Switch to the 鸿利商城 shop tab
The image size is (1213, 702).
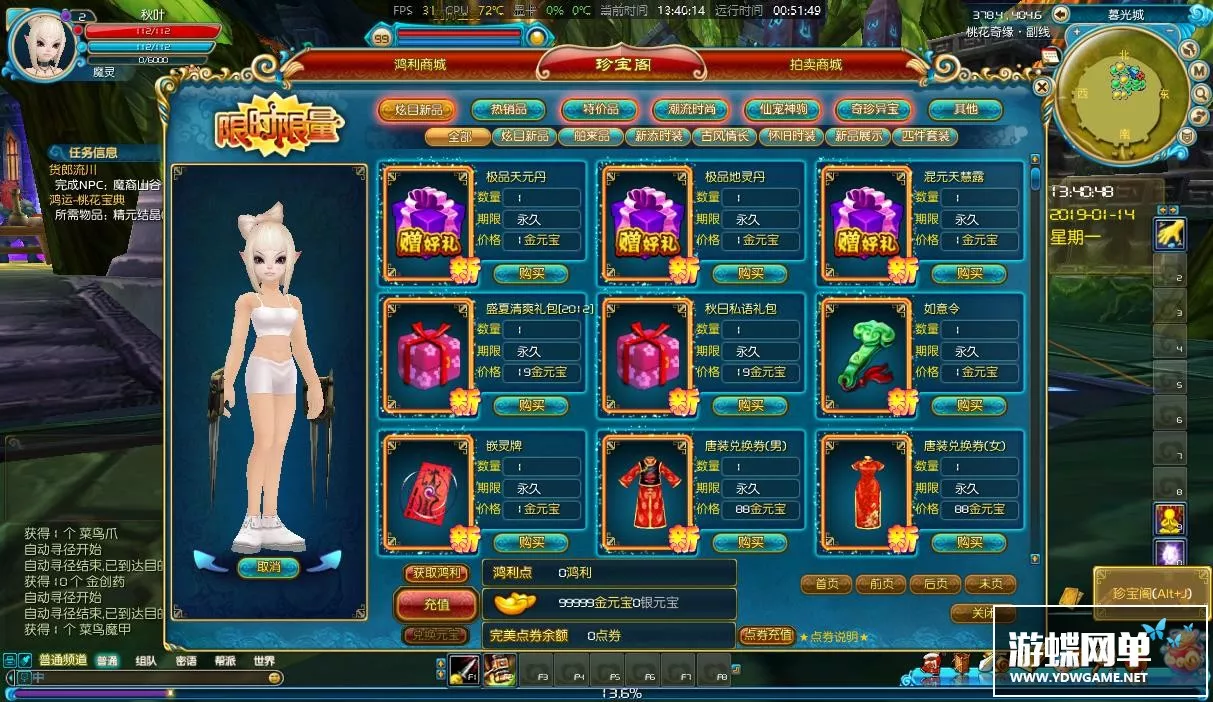pos(419,65)
